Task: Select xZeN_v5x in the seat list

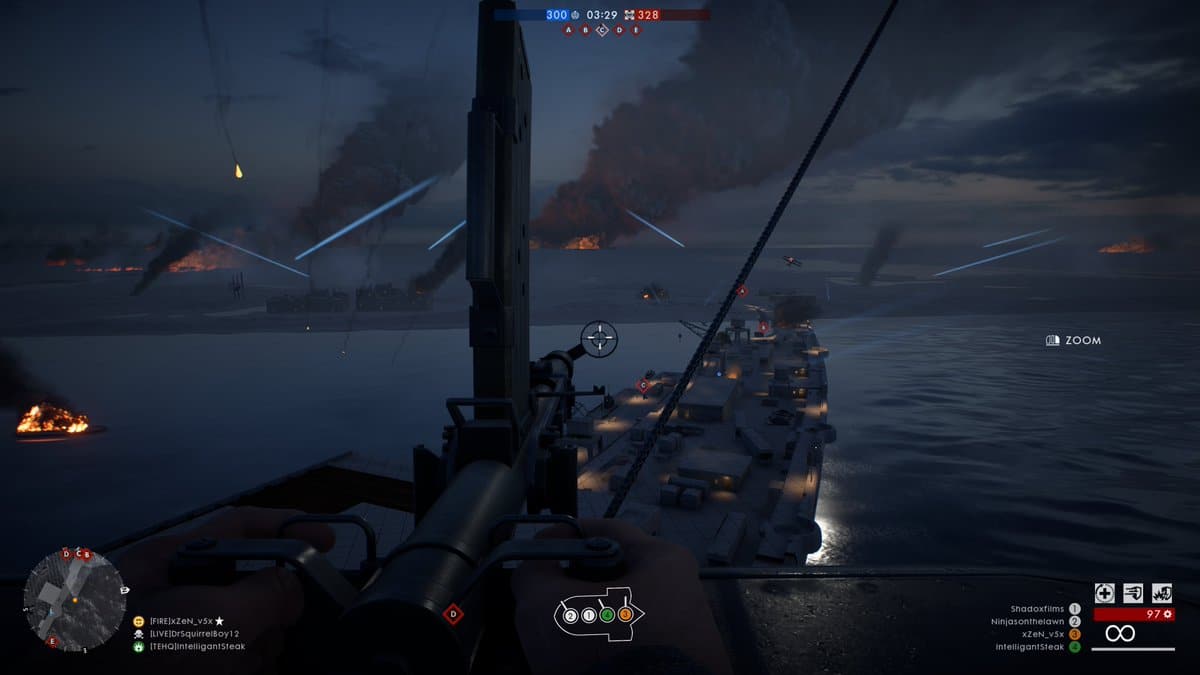Action: [1045, 634]
